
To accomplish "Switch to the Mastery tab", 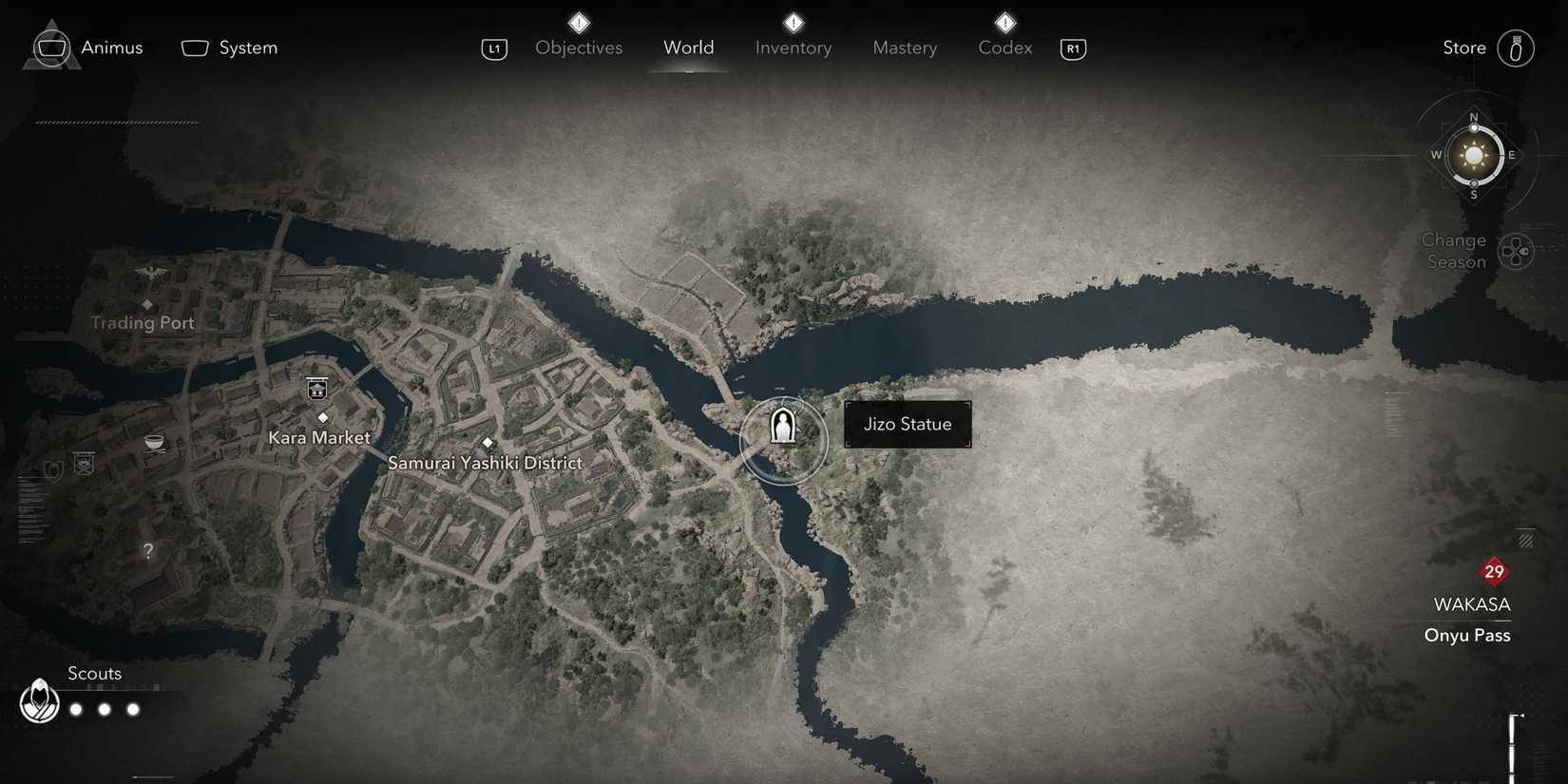I will 904,48.
